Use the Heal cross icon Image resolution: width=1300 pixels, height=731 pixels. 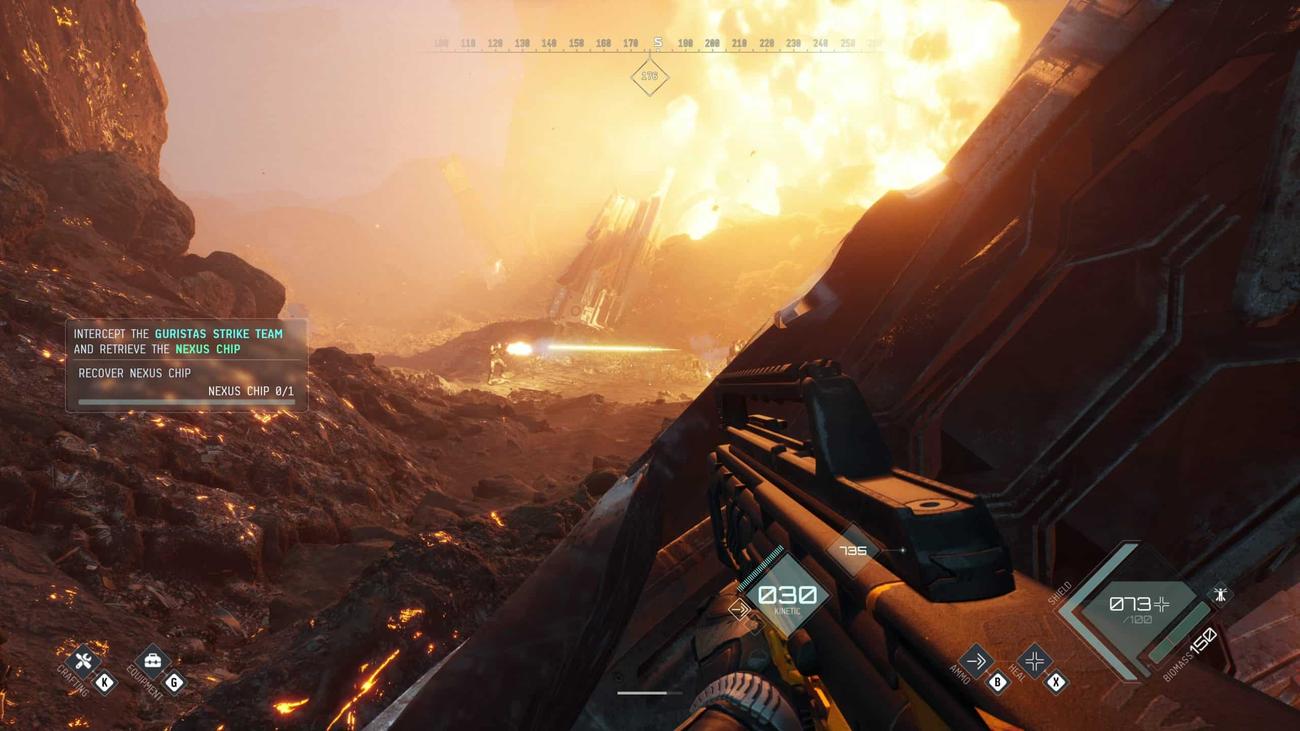point(1034,660)
